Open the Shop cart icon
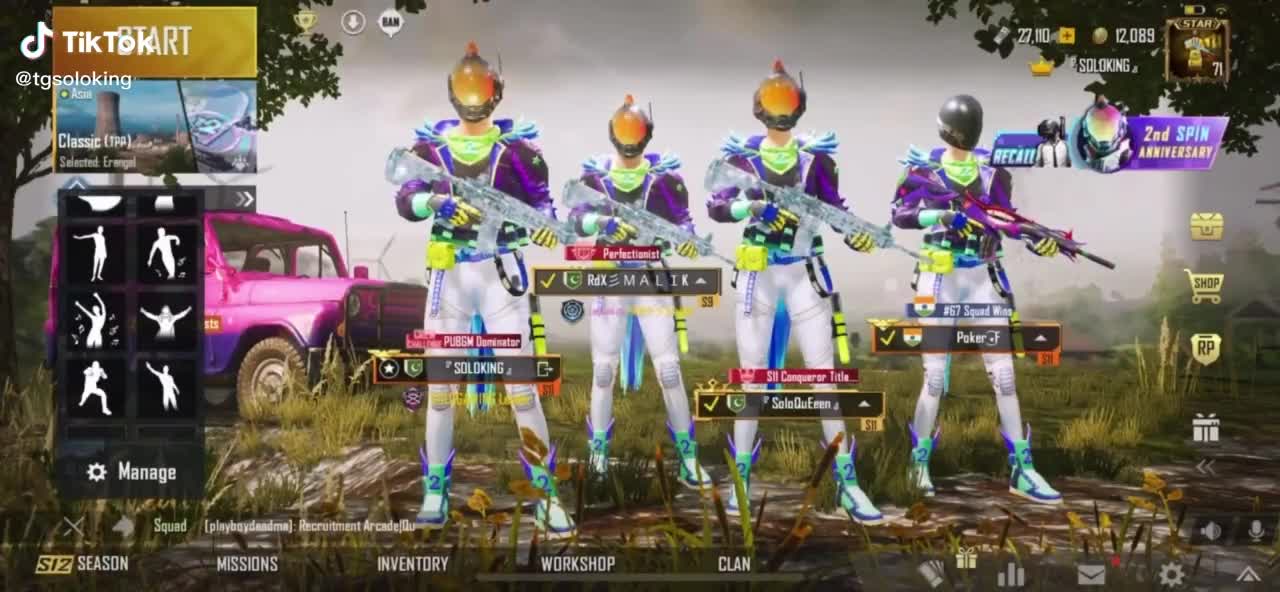Screen dimensions: 1280x592 tap(1204, 287)
